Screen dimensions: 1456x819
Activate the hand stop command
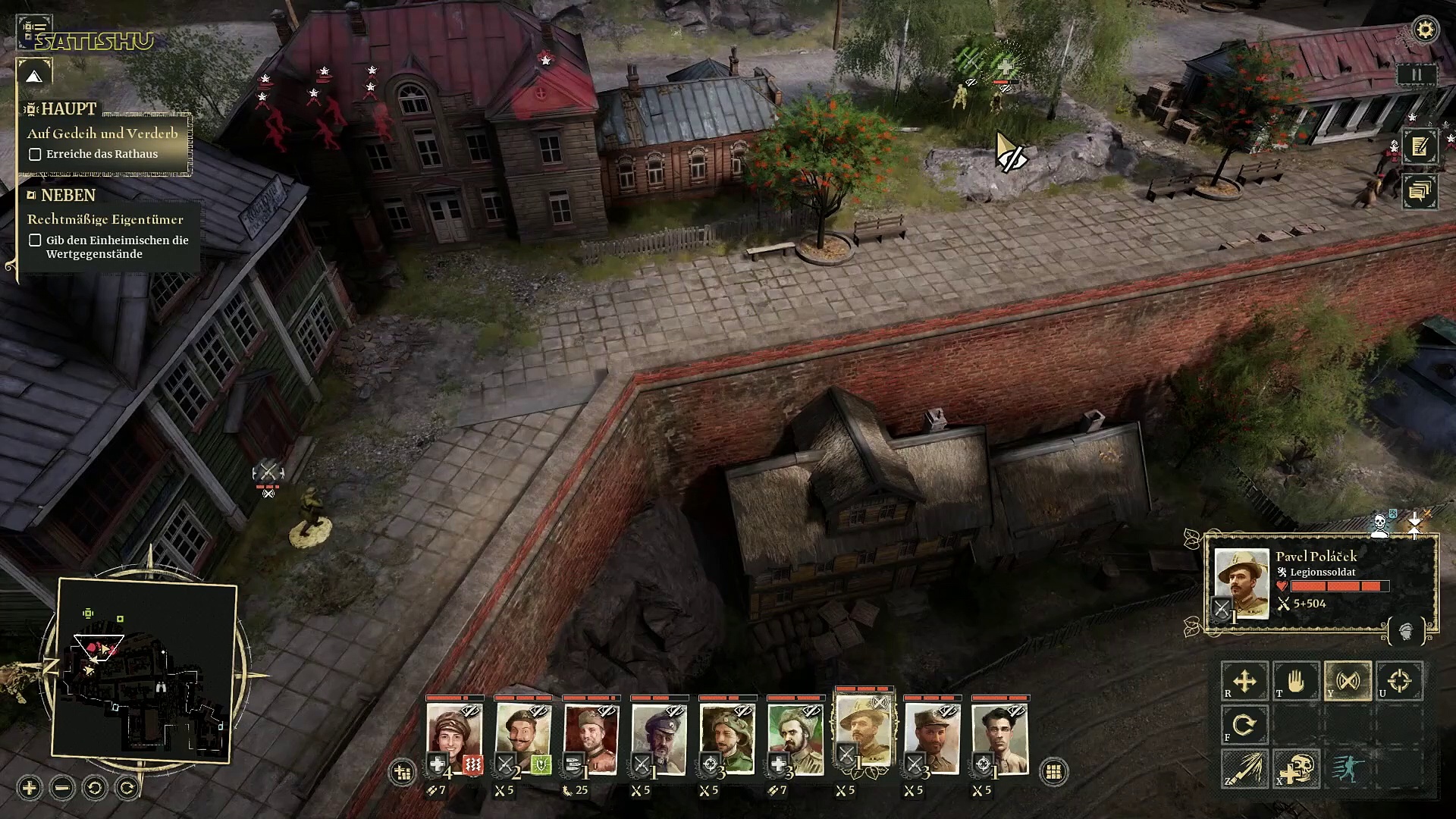coord(1296,681)
